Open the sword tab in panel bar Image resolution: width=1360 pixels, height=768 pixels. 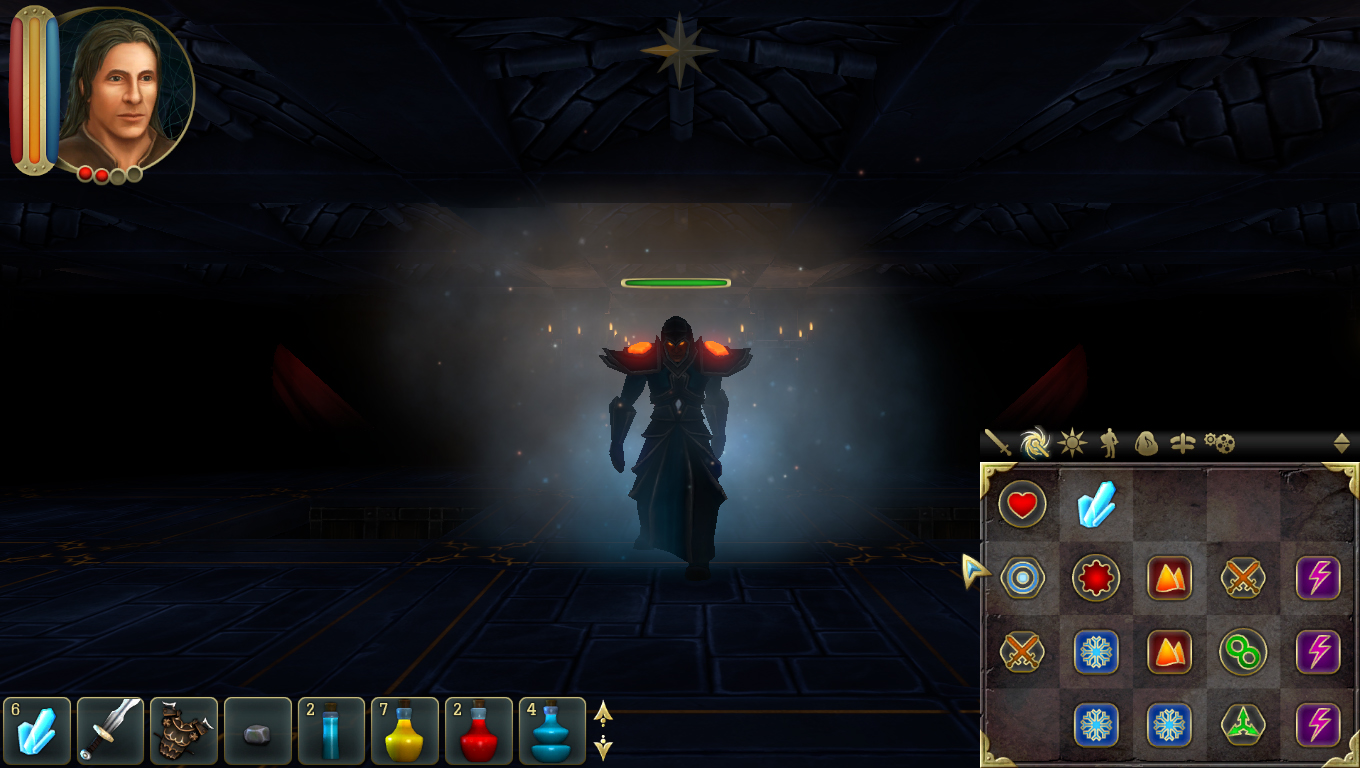click(x=998, y=443)
